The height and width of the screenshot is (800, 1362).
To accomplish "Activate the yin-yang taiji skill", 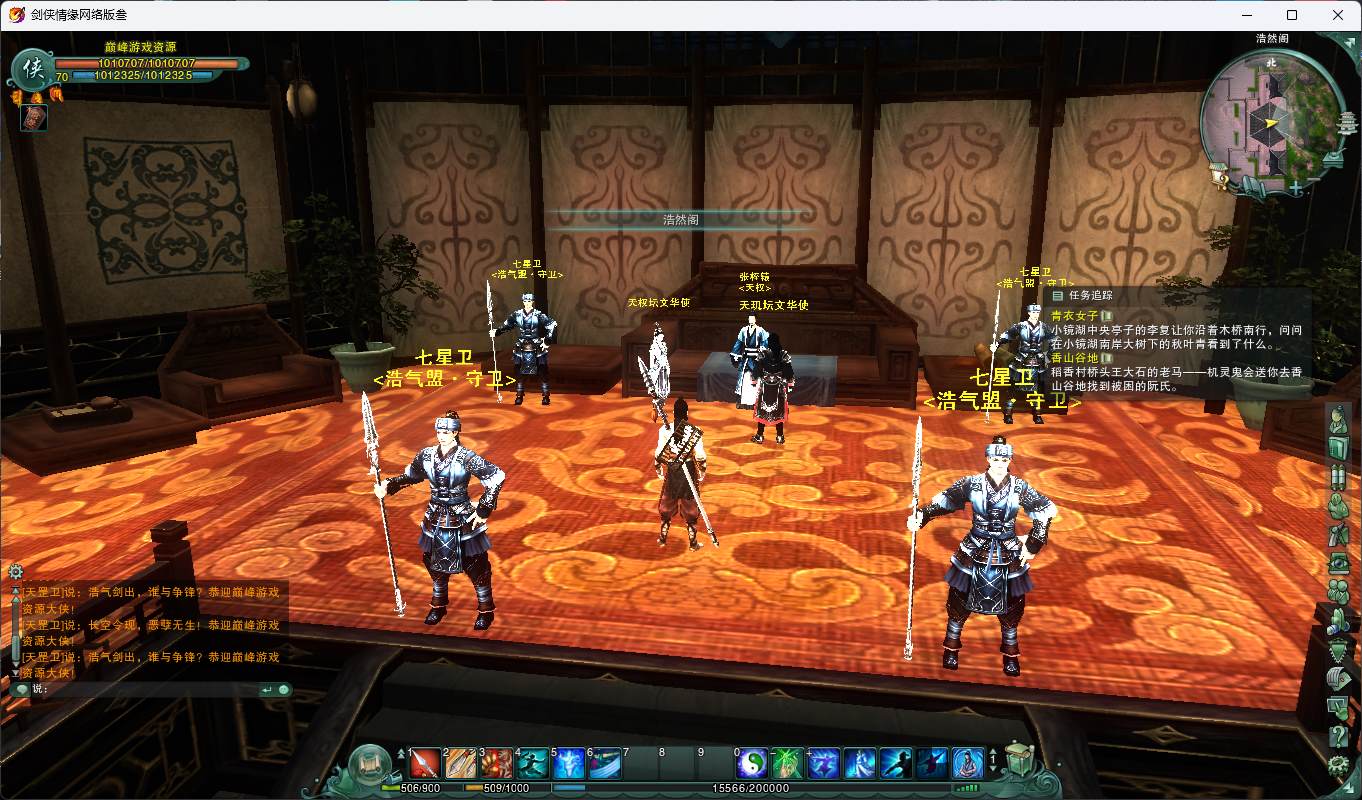I will pyautogui.click(x=752, y=764).
